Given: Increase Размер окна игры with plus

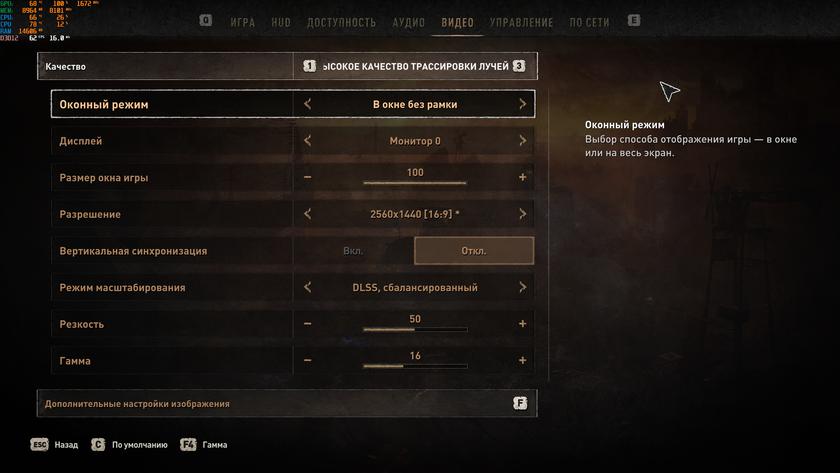Looking at the screenshot, I should point(522,178).
